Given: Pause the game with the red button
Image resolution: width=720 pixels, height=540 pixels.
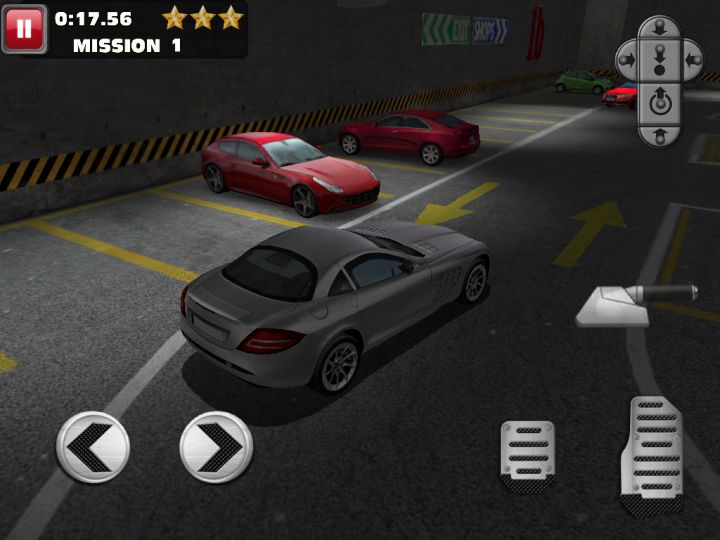Looking at the screenshot, I should [x=24, y=29].
